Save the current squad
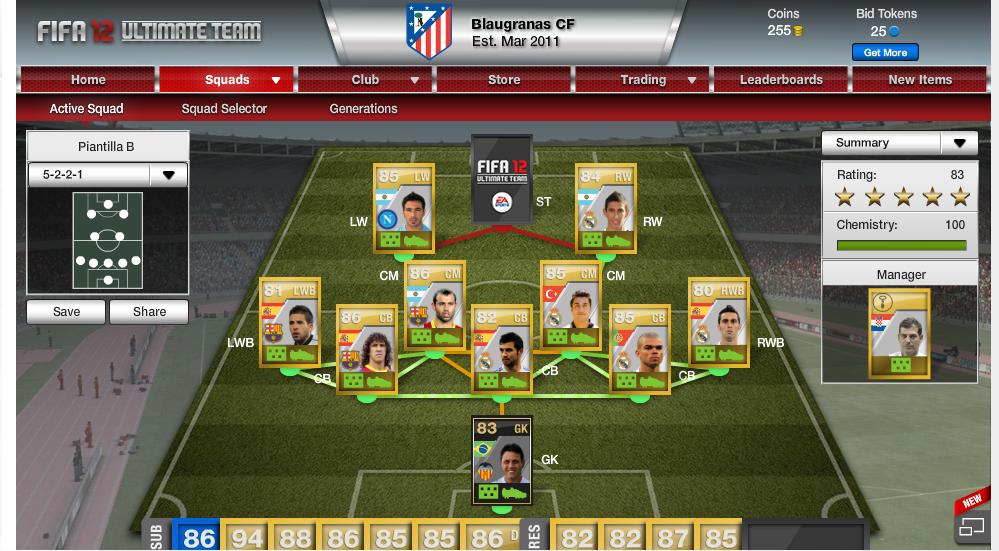The height and width of the screenshot is (551, 999). coord(66,312)
